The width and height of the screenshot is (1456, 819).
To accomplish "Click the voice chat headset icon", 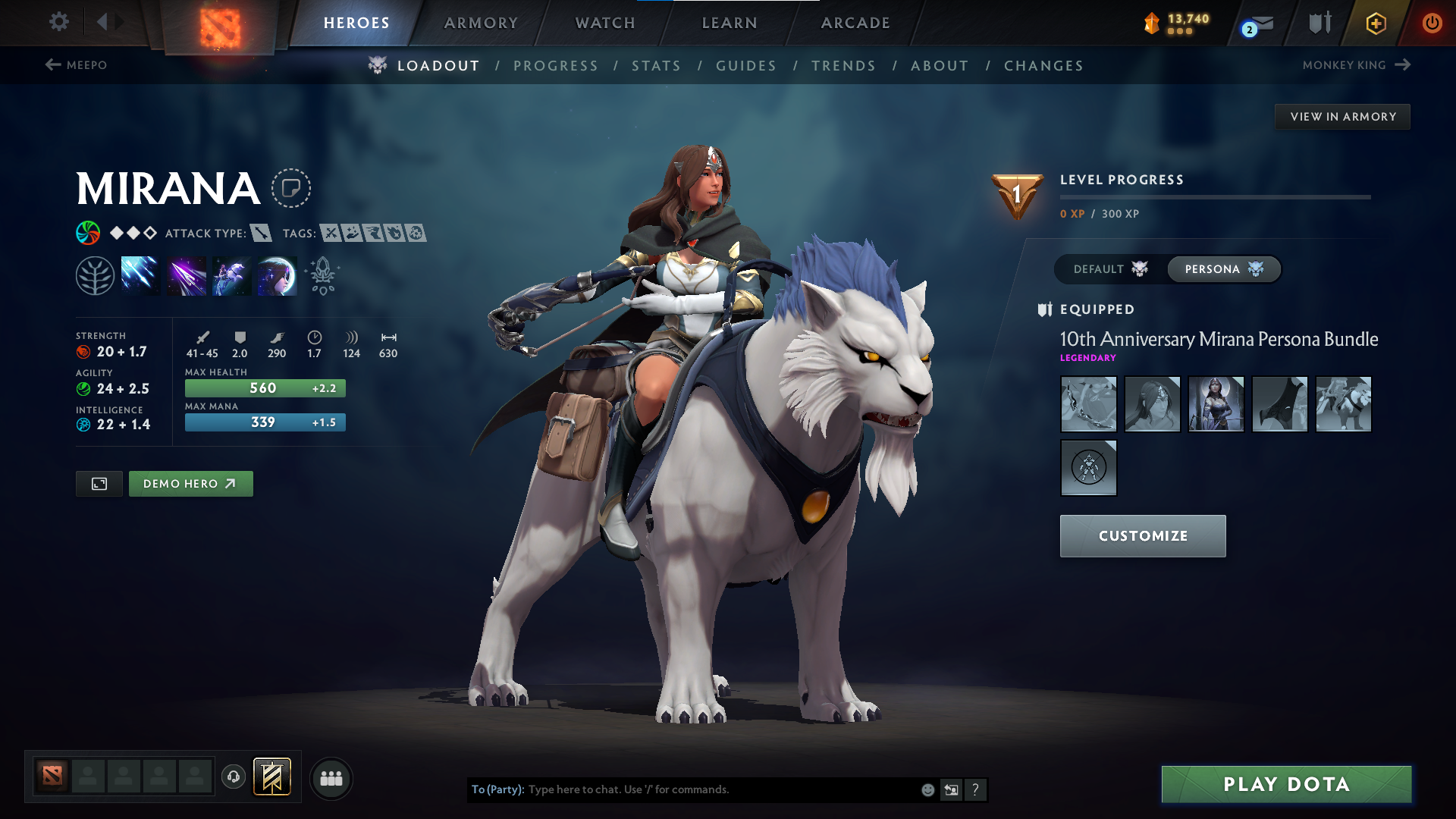I will click(x=233, y=777).
